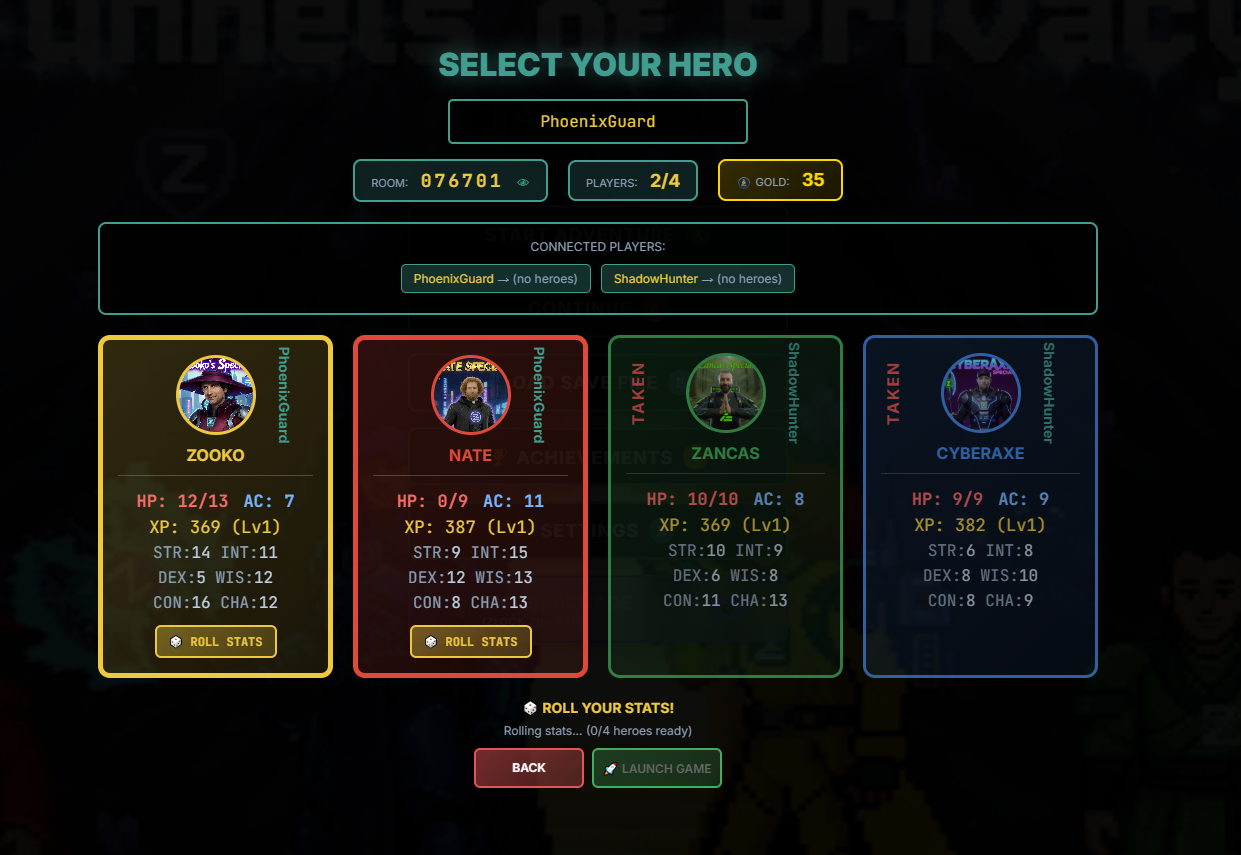The image size is (1241, 855).
Task: Pick the Cyberaxe hero portrait
Action: click(x=981, y=393)
